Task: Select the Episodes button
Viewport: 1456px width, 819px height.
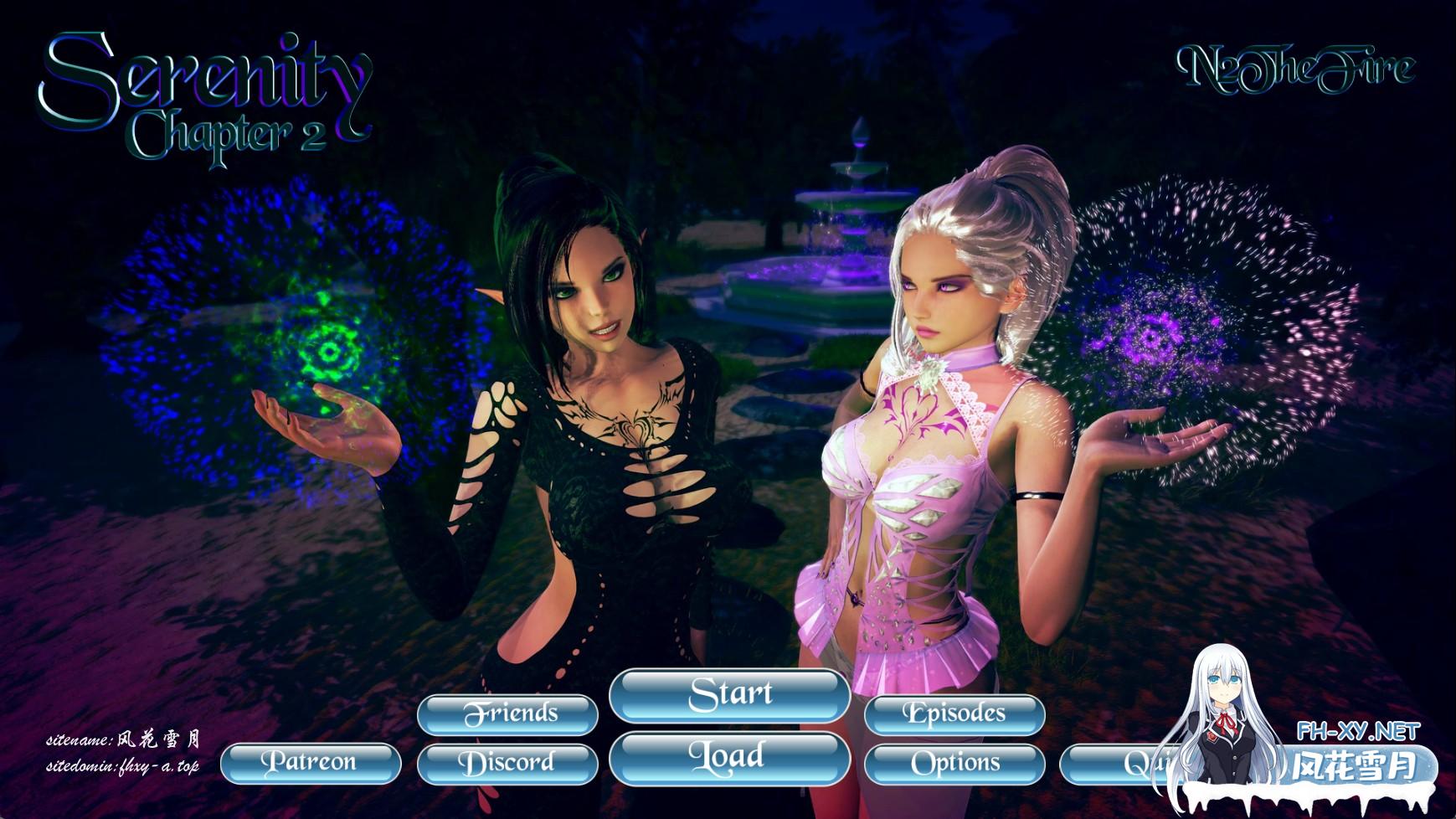Action: 954,714
